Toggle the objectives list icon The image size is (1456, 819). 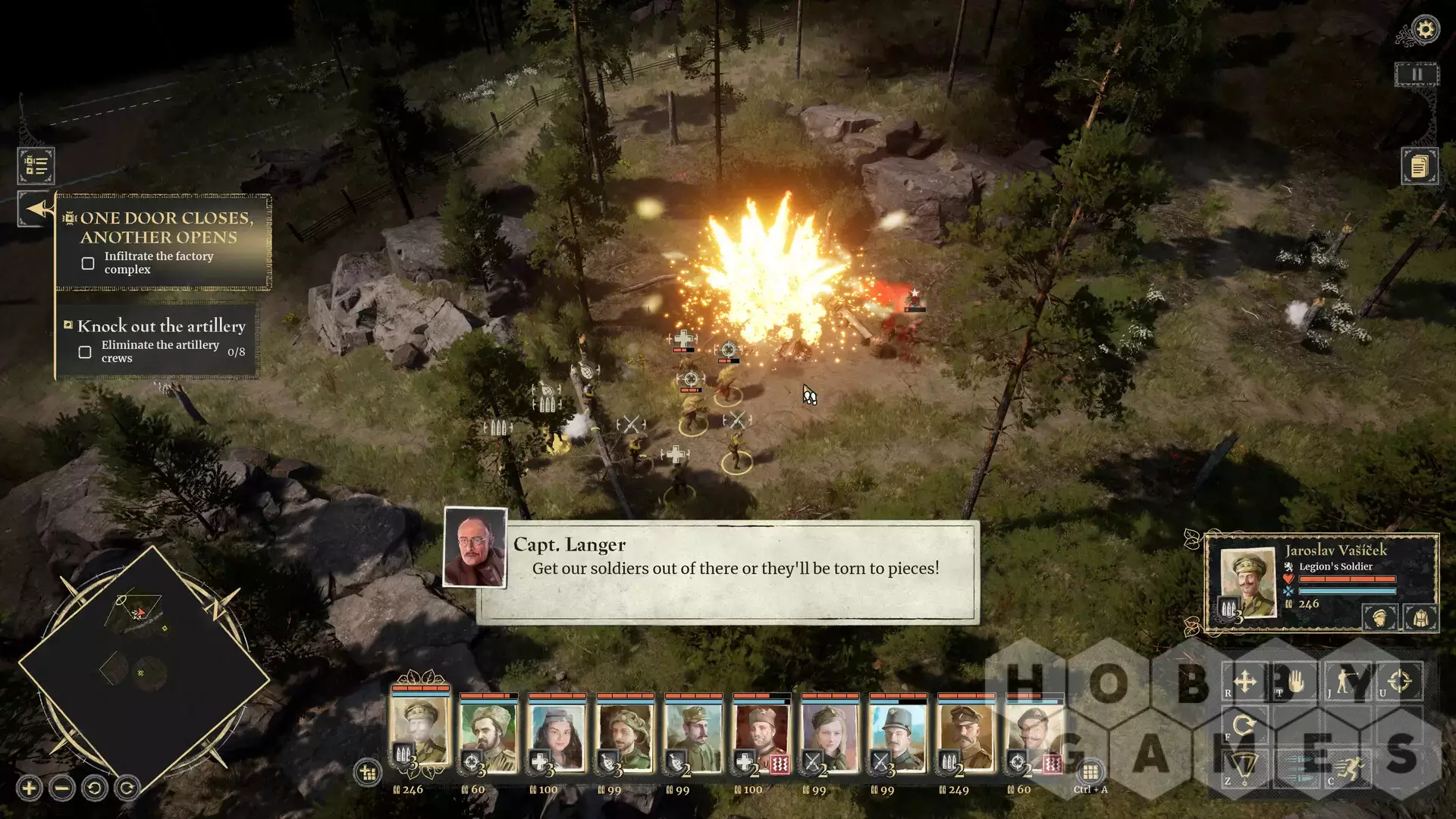(36, 165)
